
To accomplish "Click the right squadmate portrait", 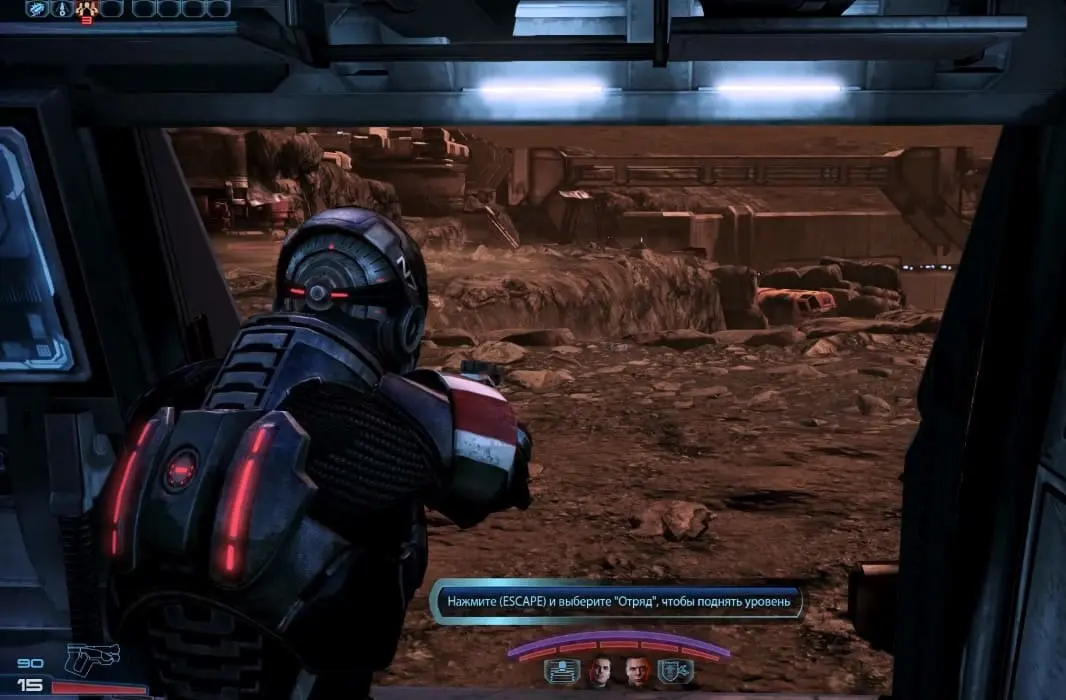I will [637, 671].
